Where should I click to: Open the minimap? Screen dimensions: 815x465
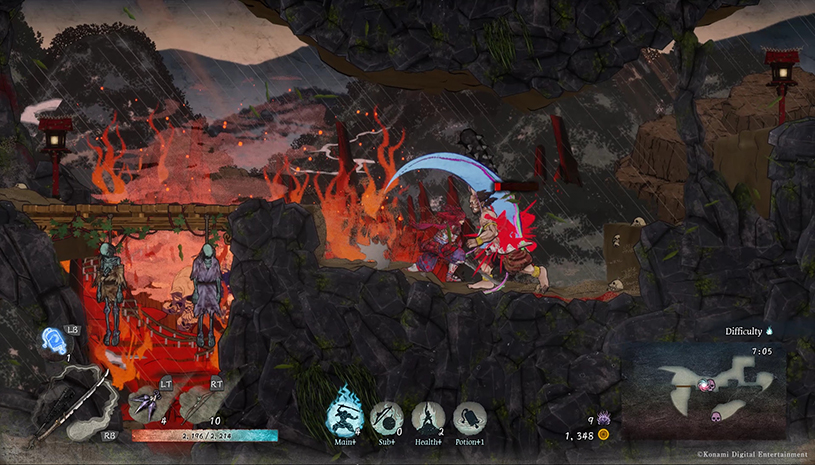[x=704, y=390]
